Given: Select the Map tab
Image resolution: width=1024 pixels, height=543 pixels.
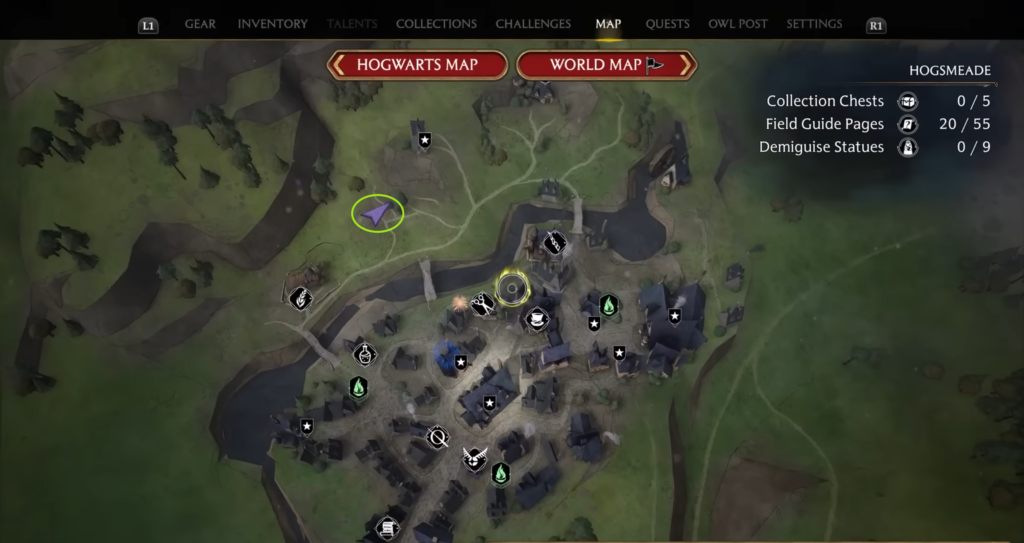Looking at the screenshot, I should pos(608,24).
